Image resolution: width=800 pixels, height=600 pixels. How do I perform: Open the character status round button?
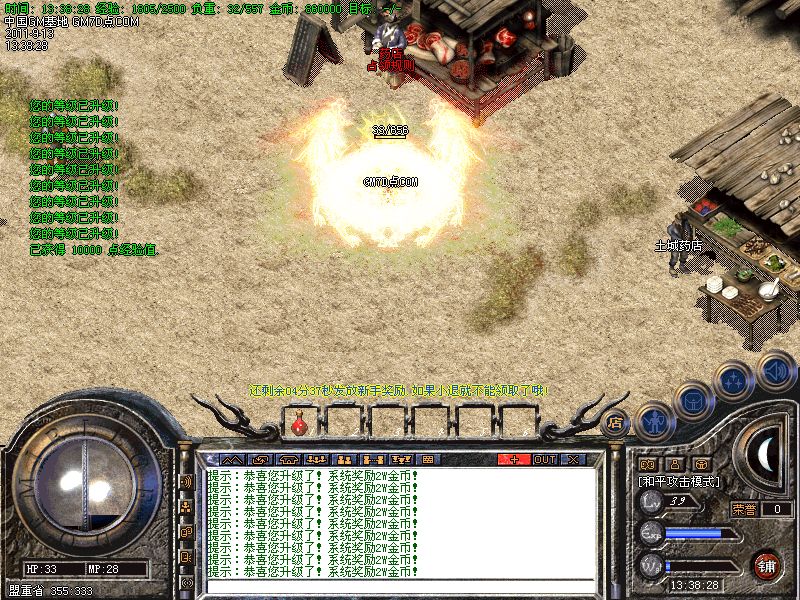653,423
